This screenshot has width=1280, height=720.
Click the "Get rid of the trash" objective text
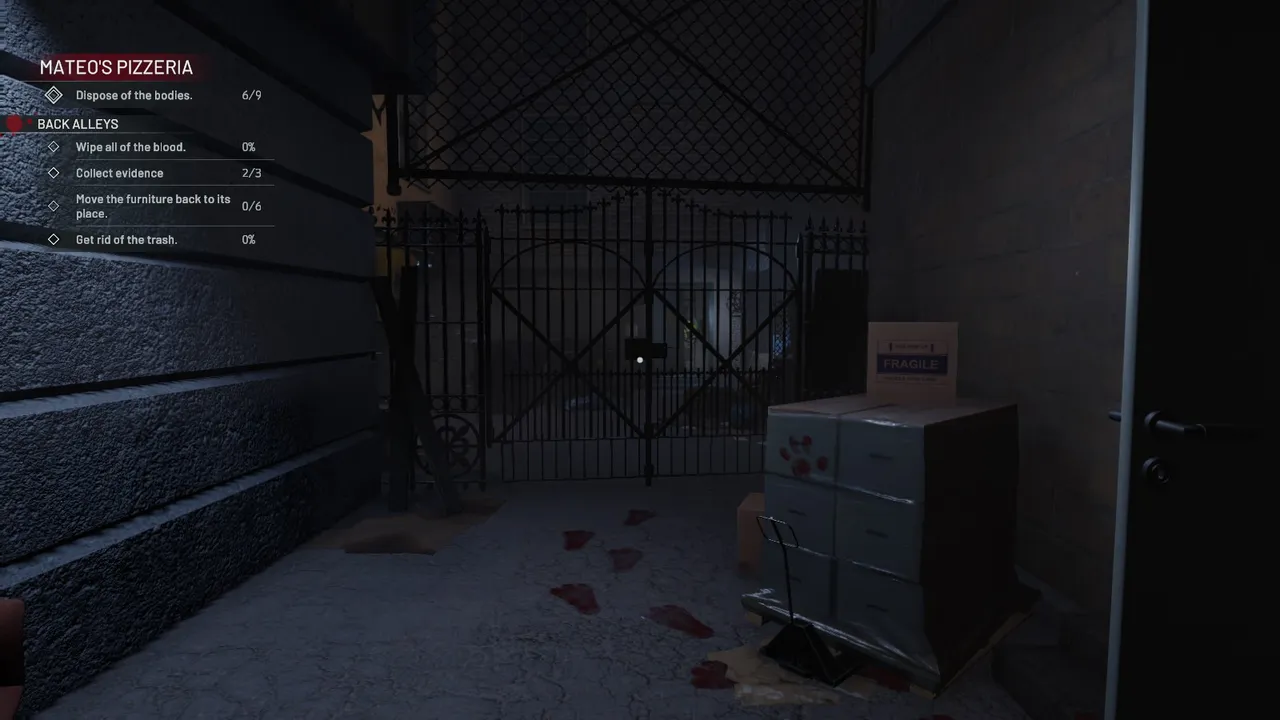coord(126,239)
